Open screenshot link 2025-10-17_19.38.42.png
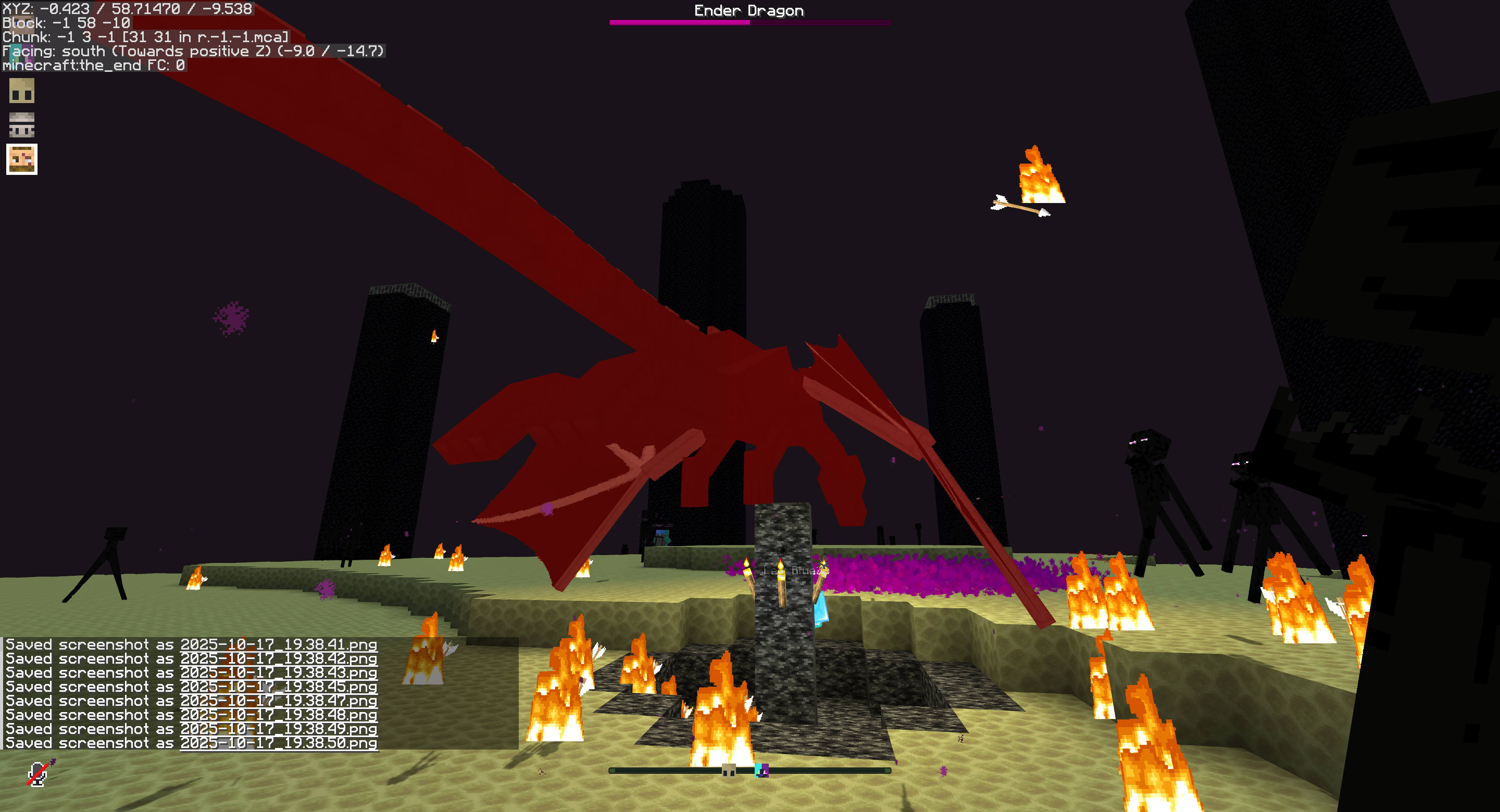The height and width of the screenshot is (812, 1500). (x=279, y=659)
